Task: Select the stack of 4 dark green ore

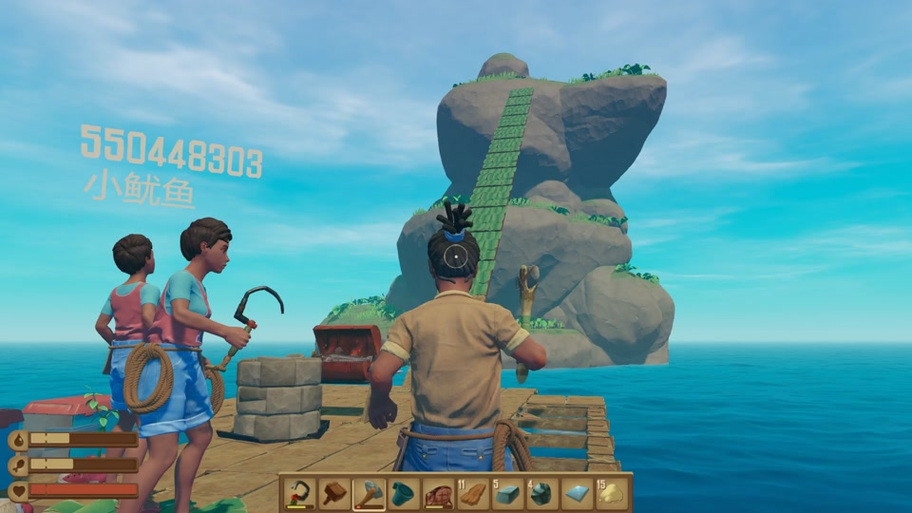Action: coord(543,493)
